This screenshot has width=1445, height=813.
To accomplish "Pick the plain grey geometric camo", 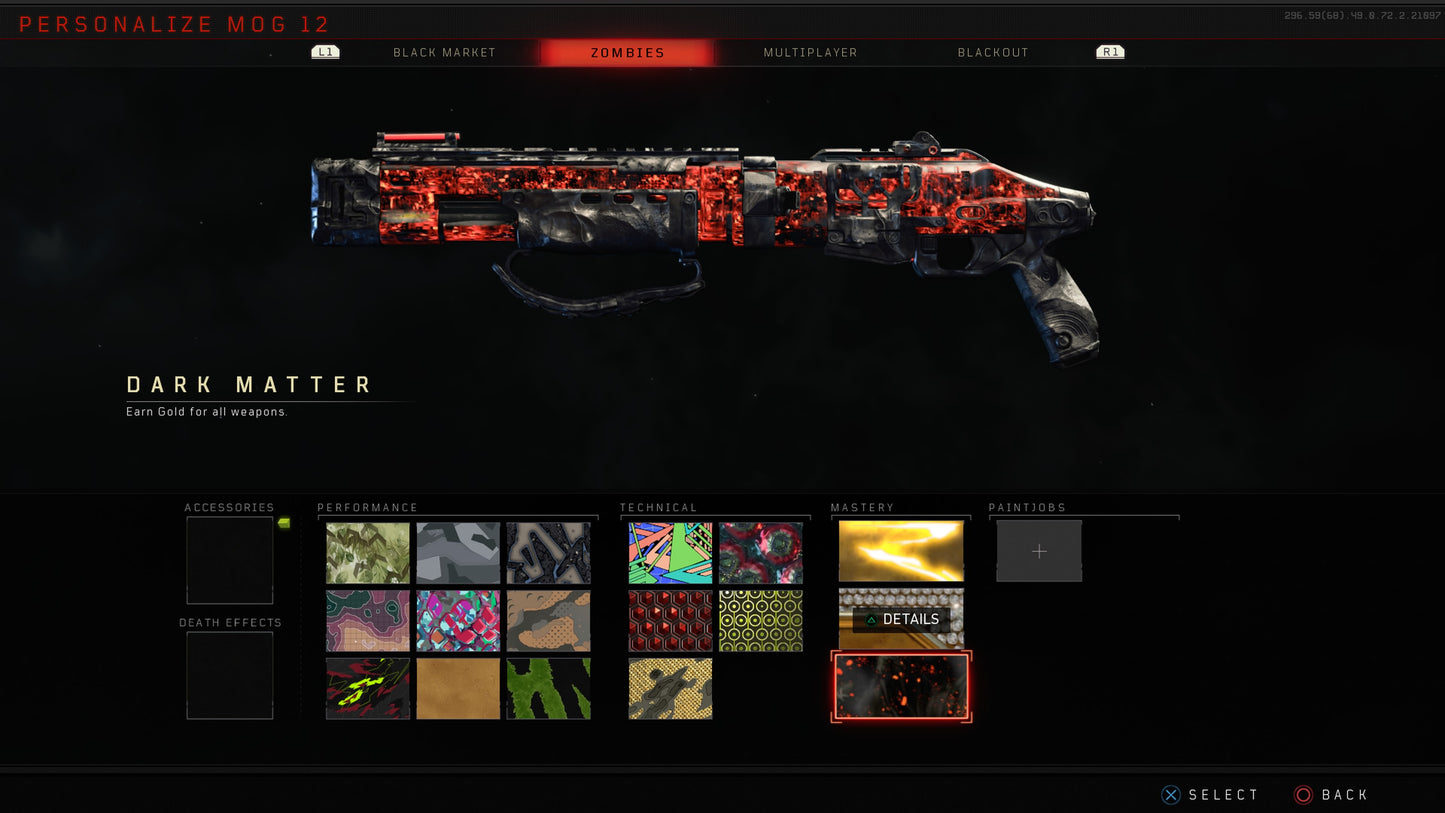I will (458, 553).
